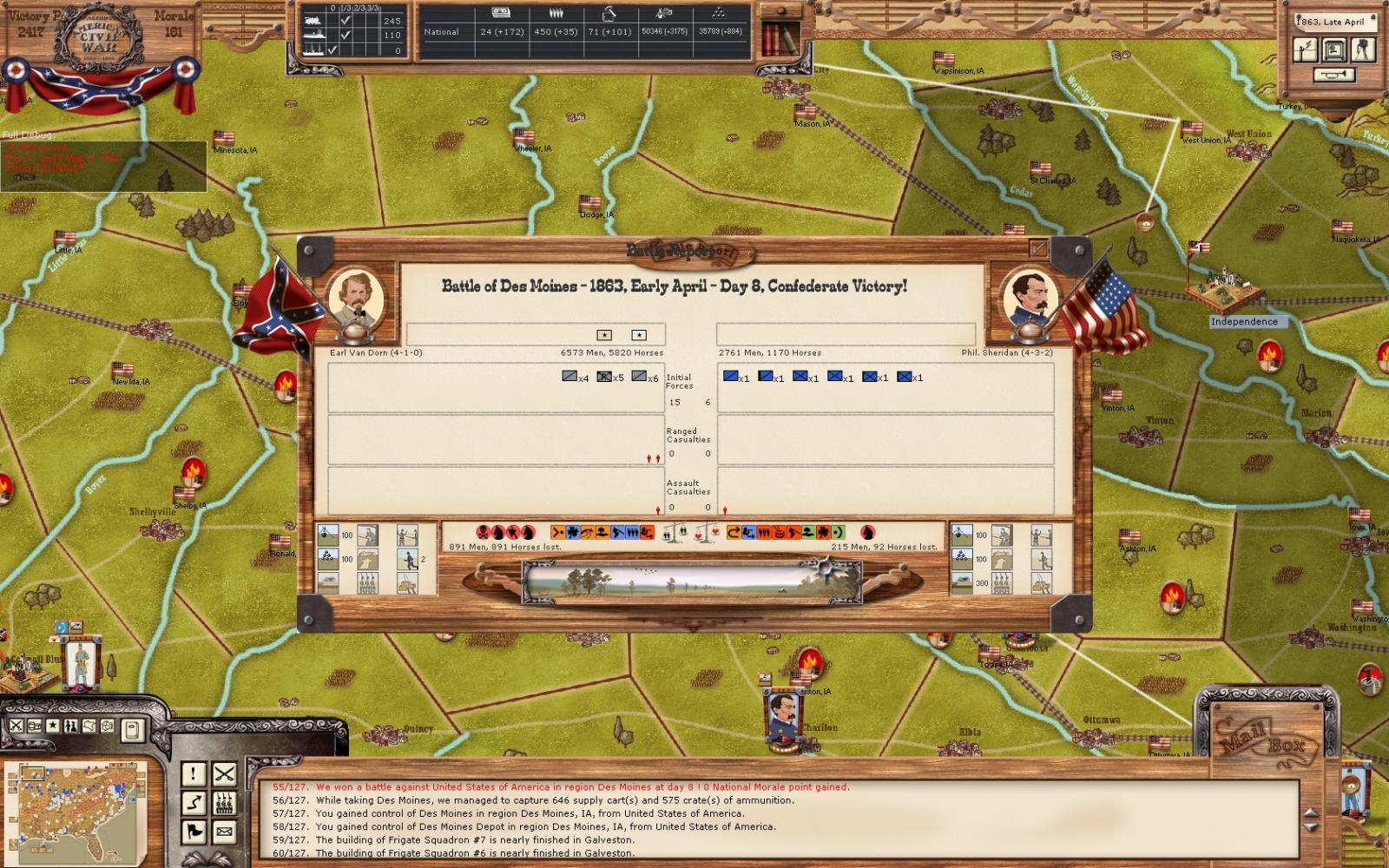
Task: Select the flag message filter
Action: click(193, 832)
